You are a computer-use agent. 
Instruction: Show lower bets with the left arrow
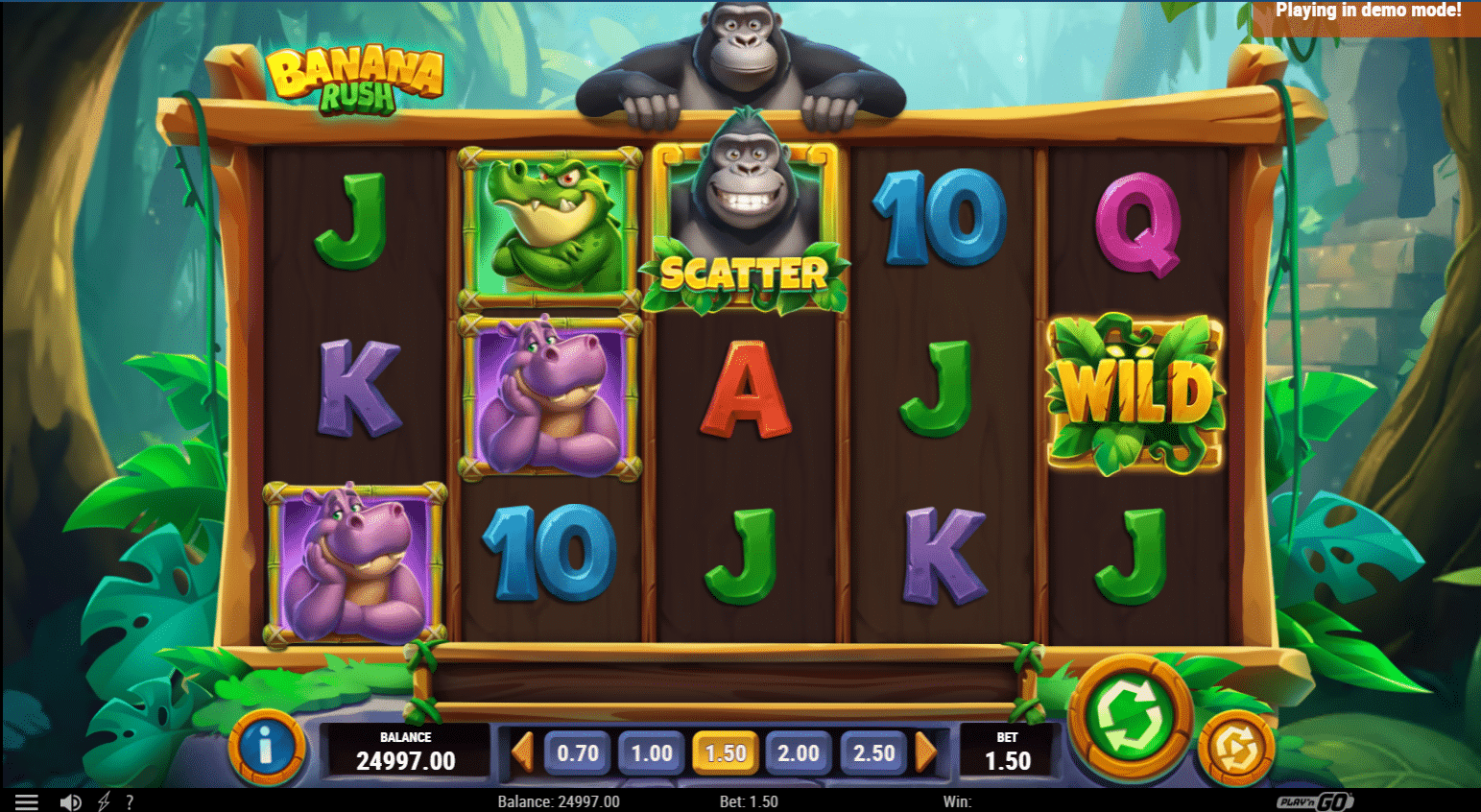(x=525, y=752)
